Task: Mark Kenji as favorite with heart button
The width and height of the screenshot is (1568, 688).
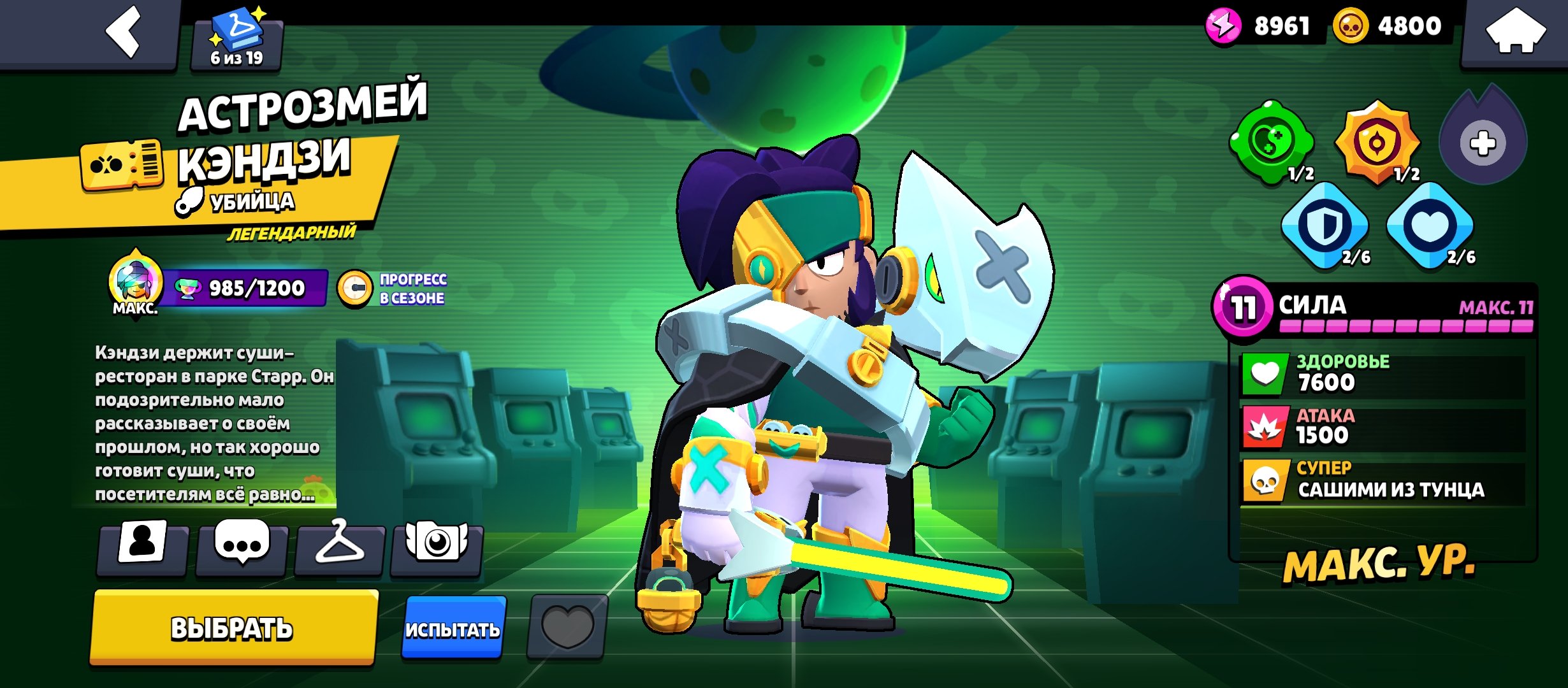Action: 567,627
